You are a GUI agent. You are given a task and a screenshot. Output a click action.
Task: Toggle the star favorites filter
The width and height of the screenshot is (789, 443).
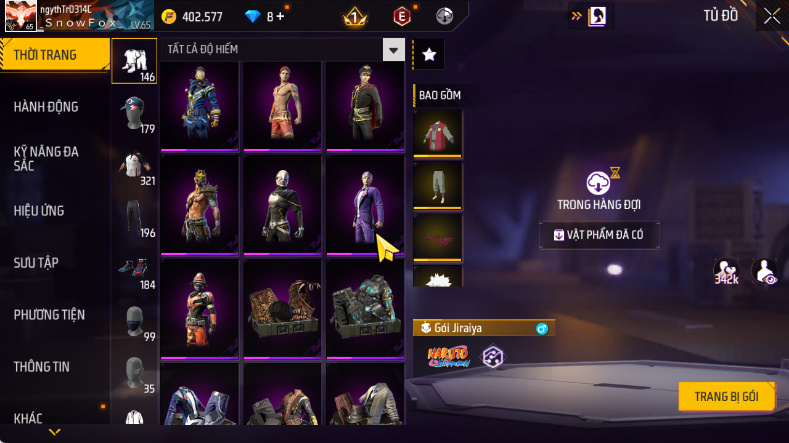click(429, 55)
